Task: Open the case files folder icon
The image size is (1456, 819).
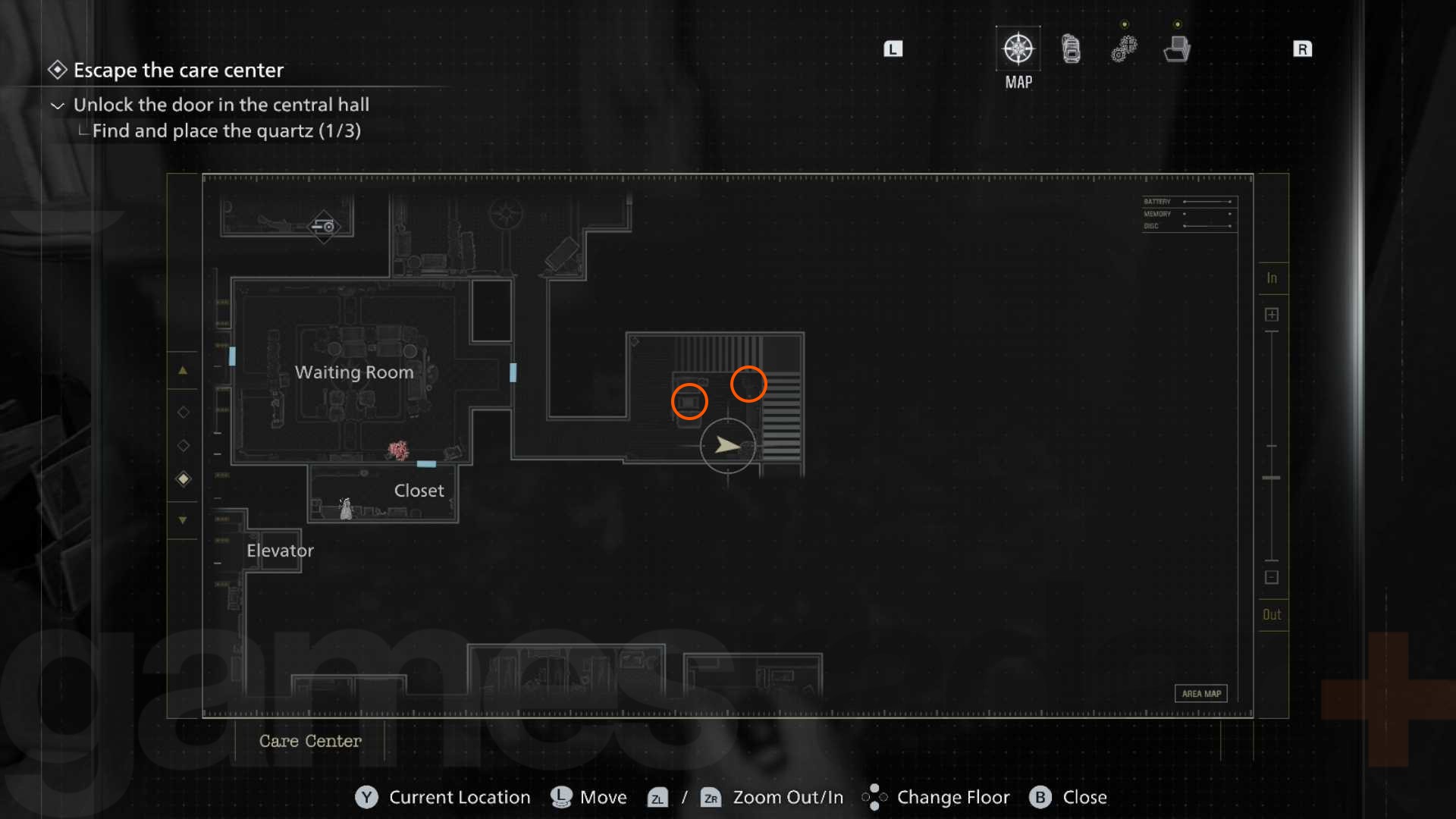Action: (x=1175, y=47)
